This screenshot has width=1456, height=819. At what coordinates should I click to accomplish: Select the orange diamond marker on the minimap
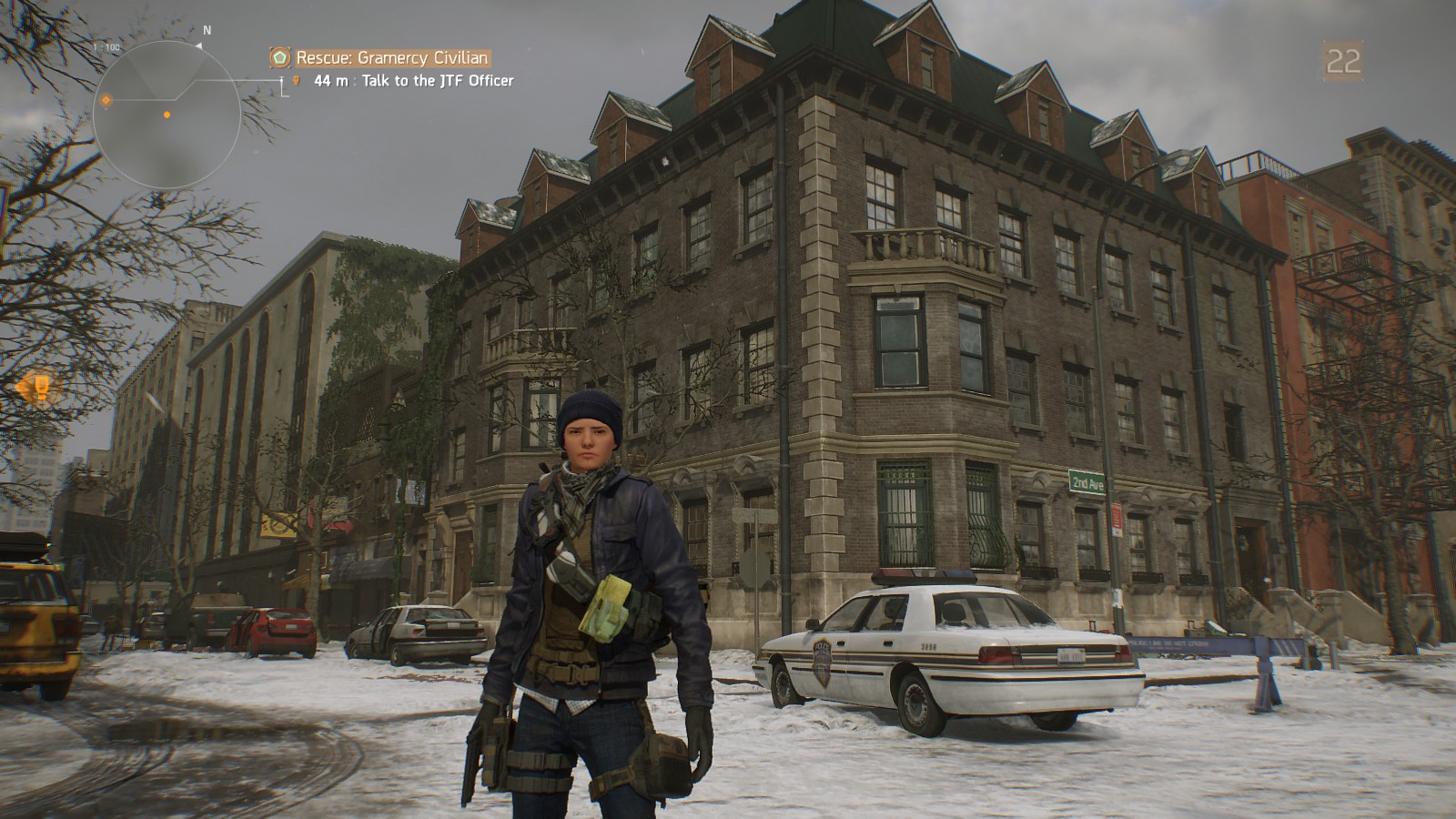click(x=106, y=100)
